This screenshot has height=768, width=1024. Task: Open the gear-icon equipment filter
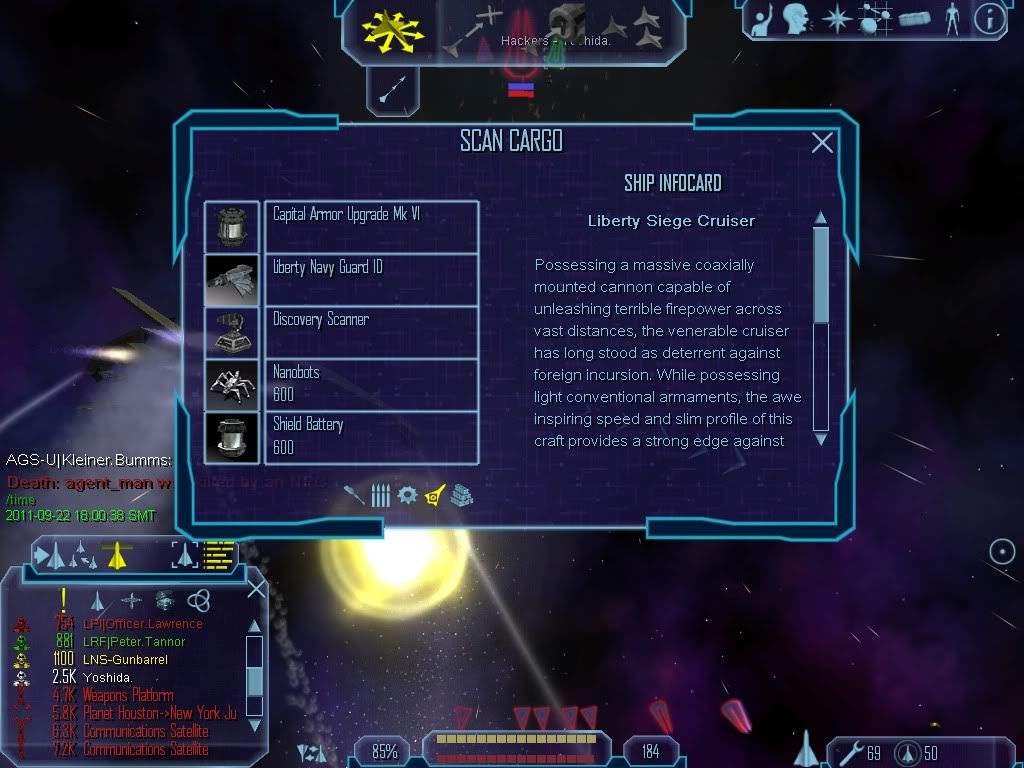[407, 494]
